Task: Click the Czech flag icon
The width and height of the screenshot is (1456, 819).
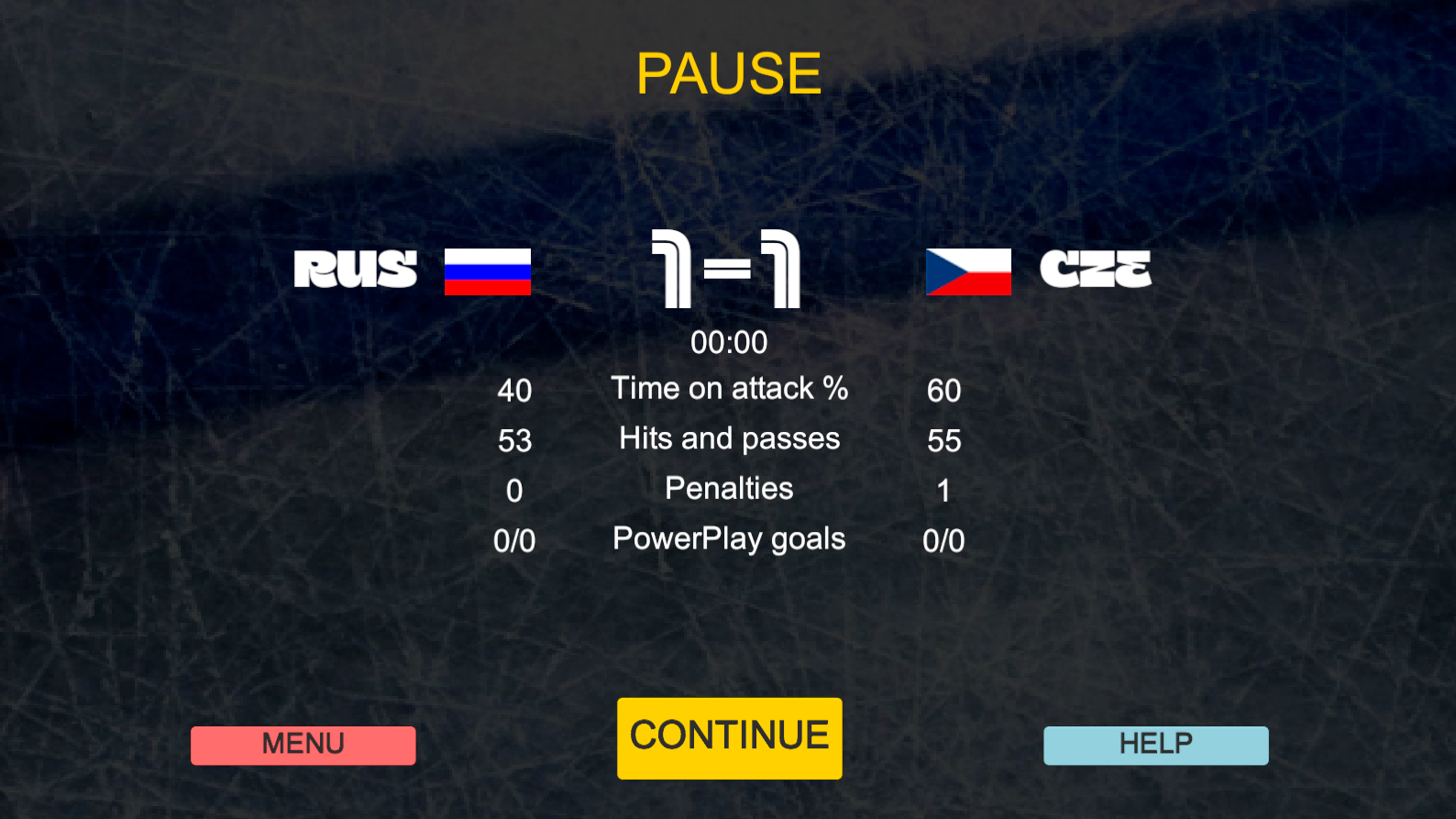Action: coord(968,270)
